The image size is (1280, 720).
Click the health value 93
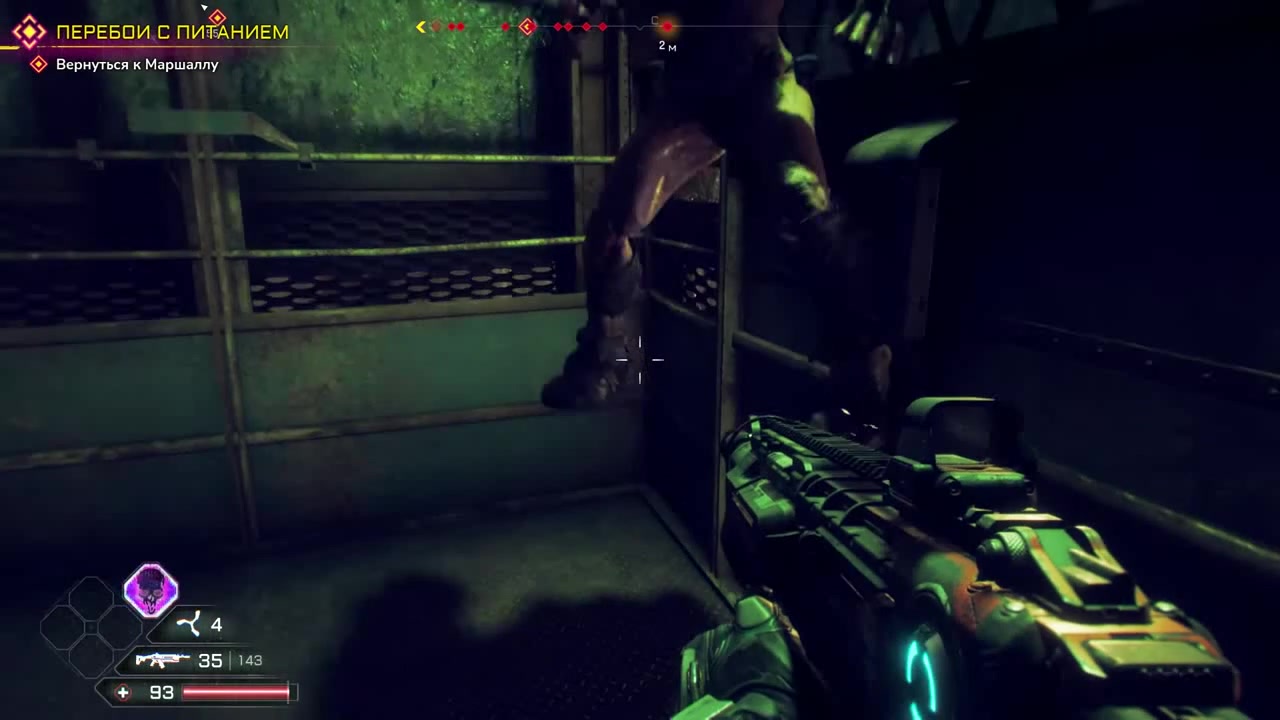coord(161,692)
